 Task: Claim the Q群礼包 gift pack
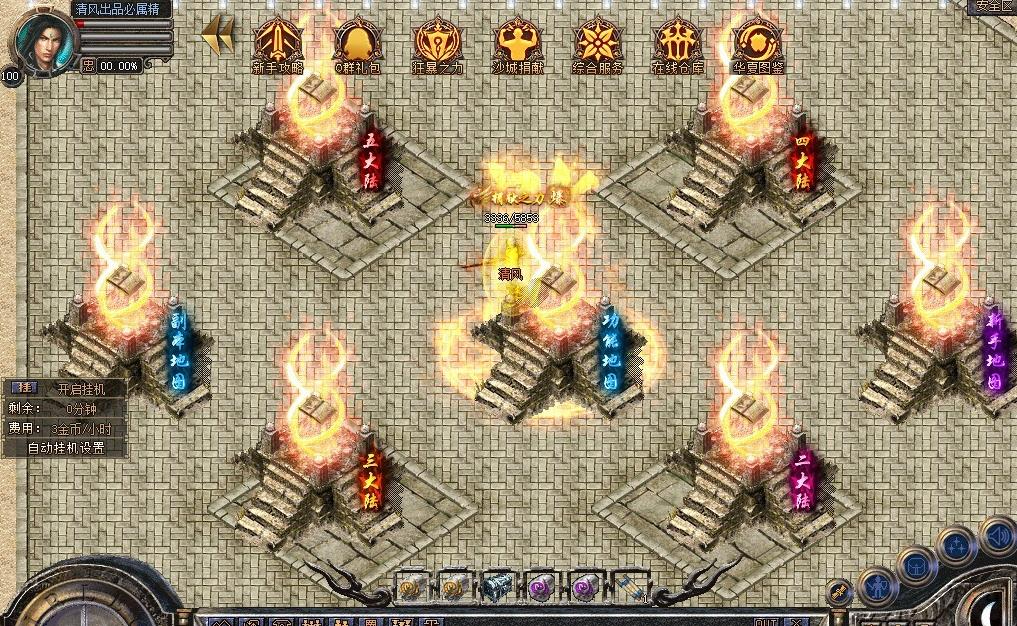(358, 46)
